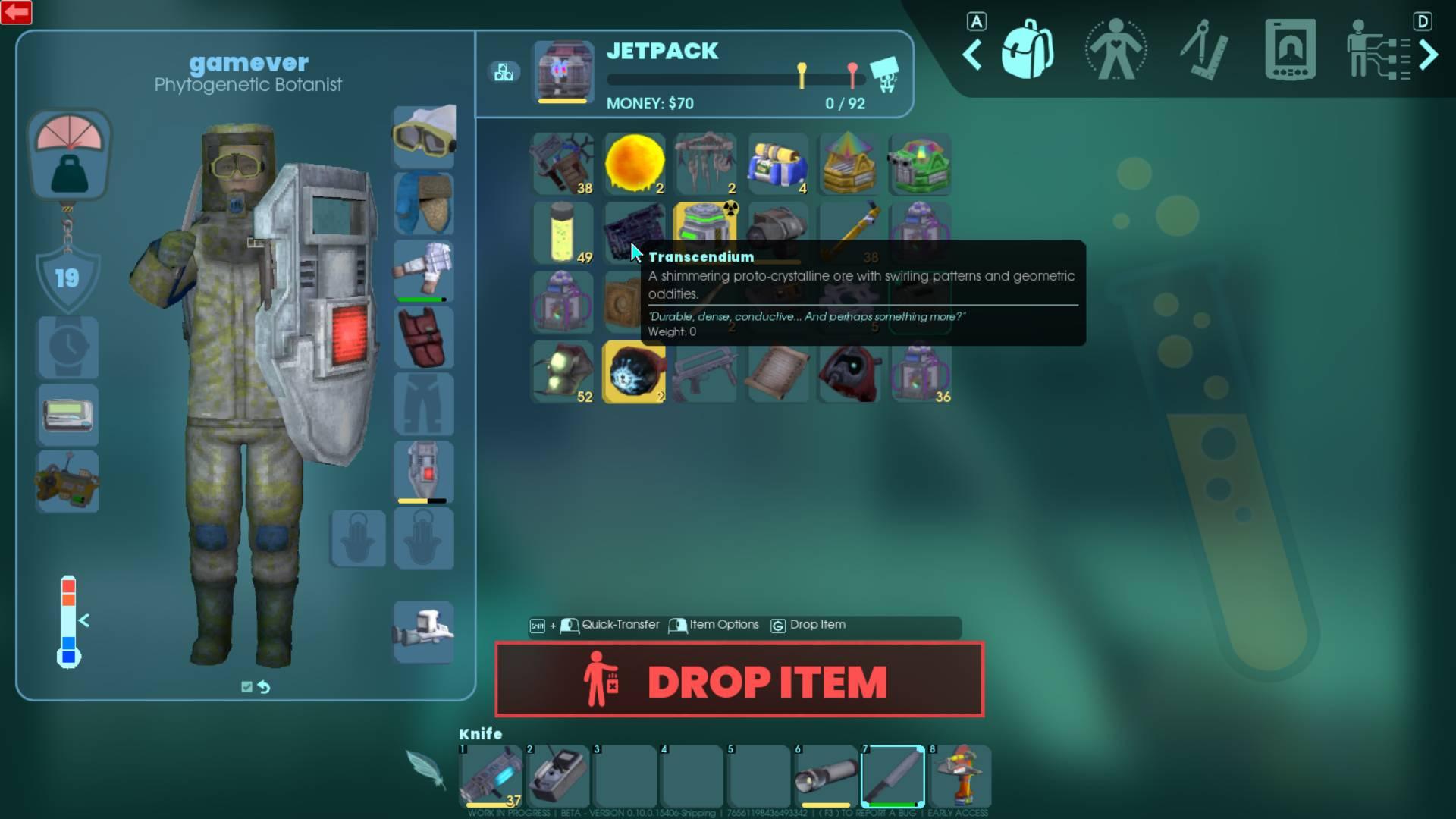Select the orange glowing orb item

[634, 164]
